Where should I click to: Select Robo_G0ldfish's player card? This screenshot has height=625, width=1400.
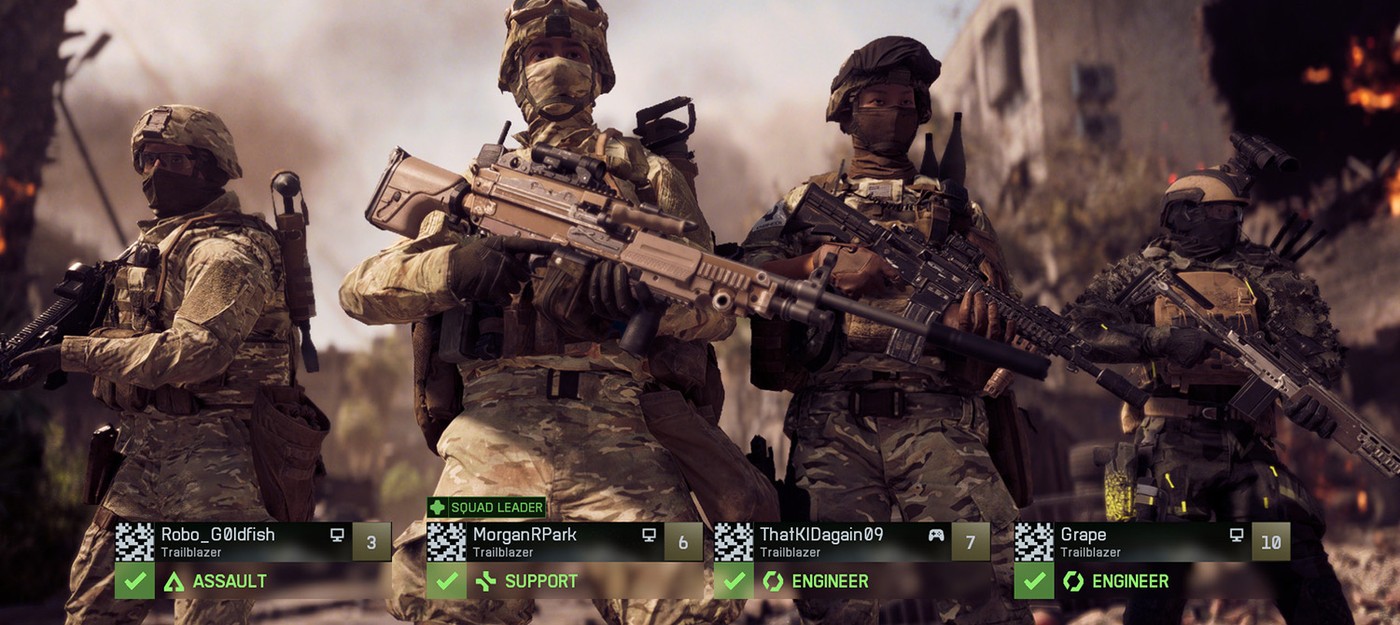click(240, 542)
